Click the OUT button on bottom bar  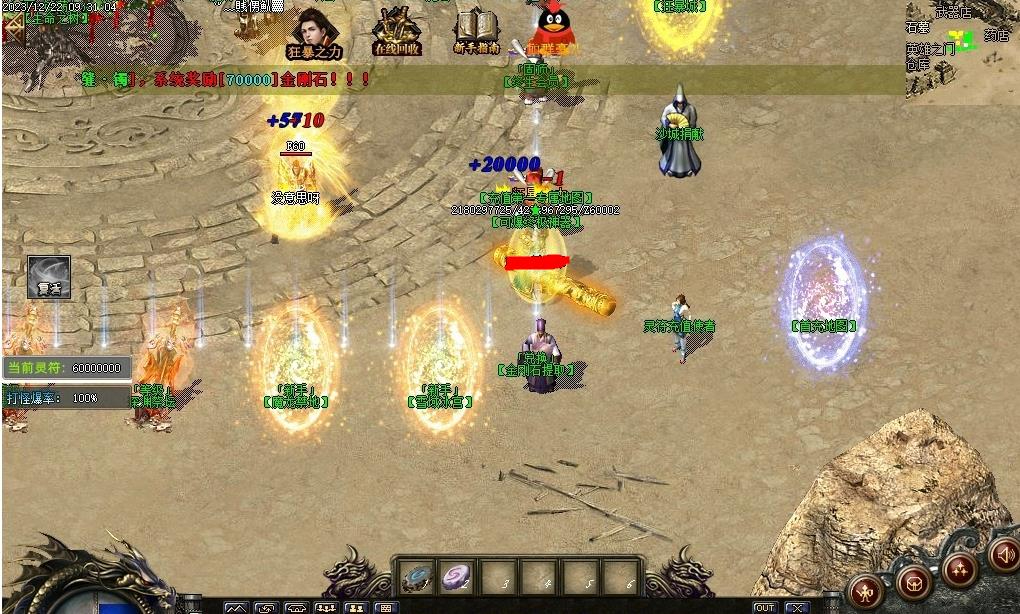(x=765, y=607)
